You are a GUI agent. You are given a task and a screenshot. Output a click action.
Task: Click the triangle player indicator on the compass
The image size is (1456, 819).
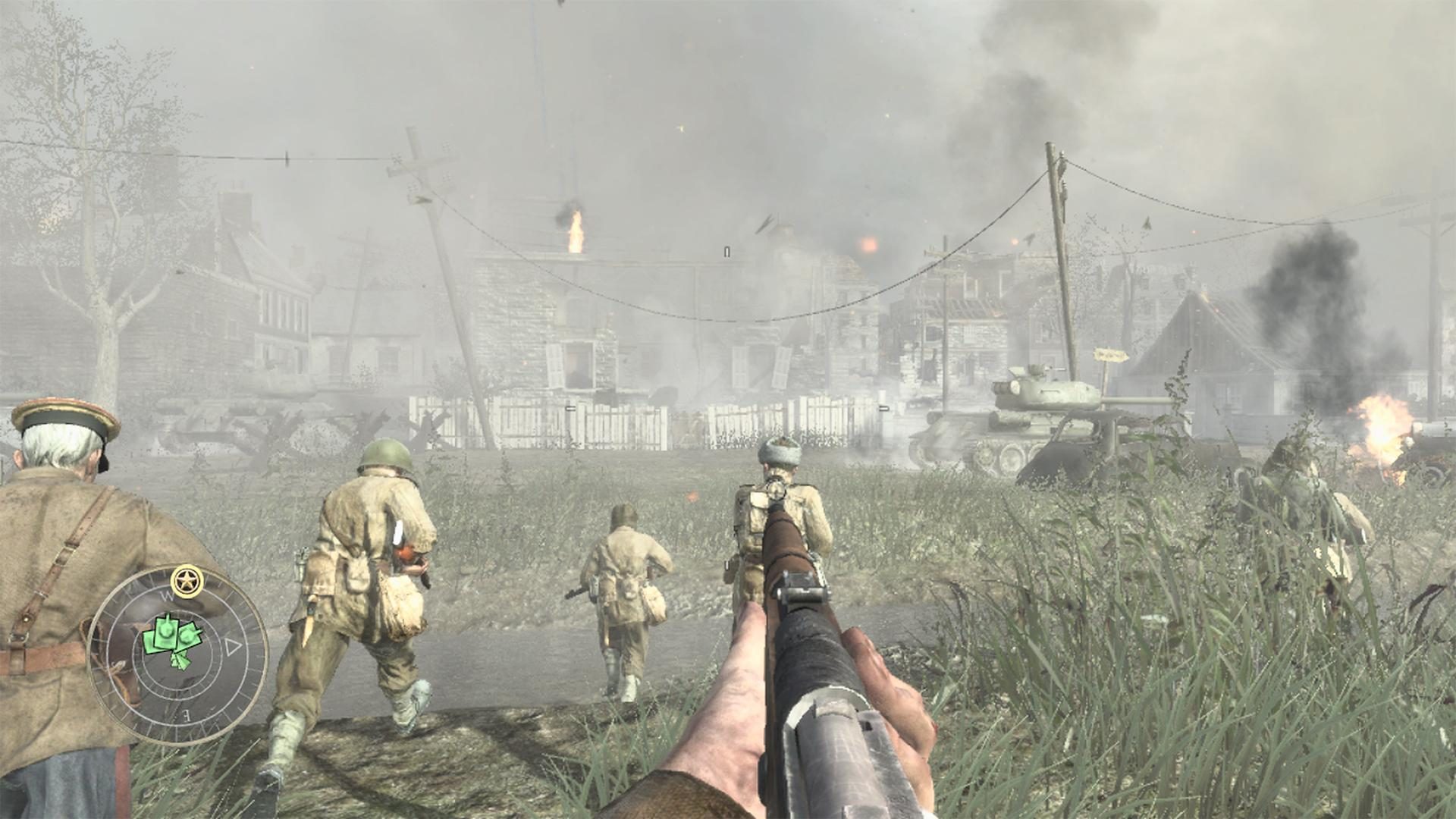[232, 646]
